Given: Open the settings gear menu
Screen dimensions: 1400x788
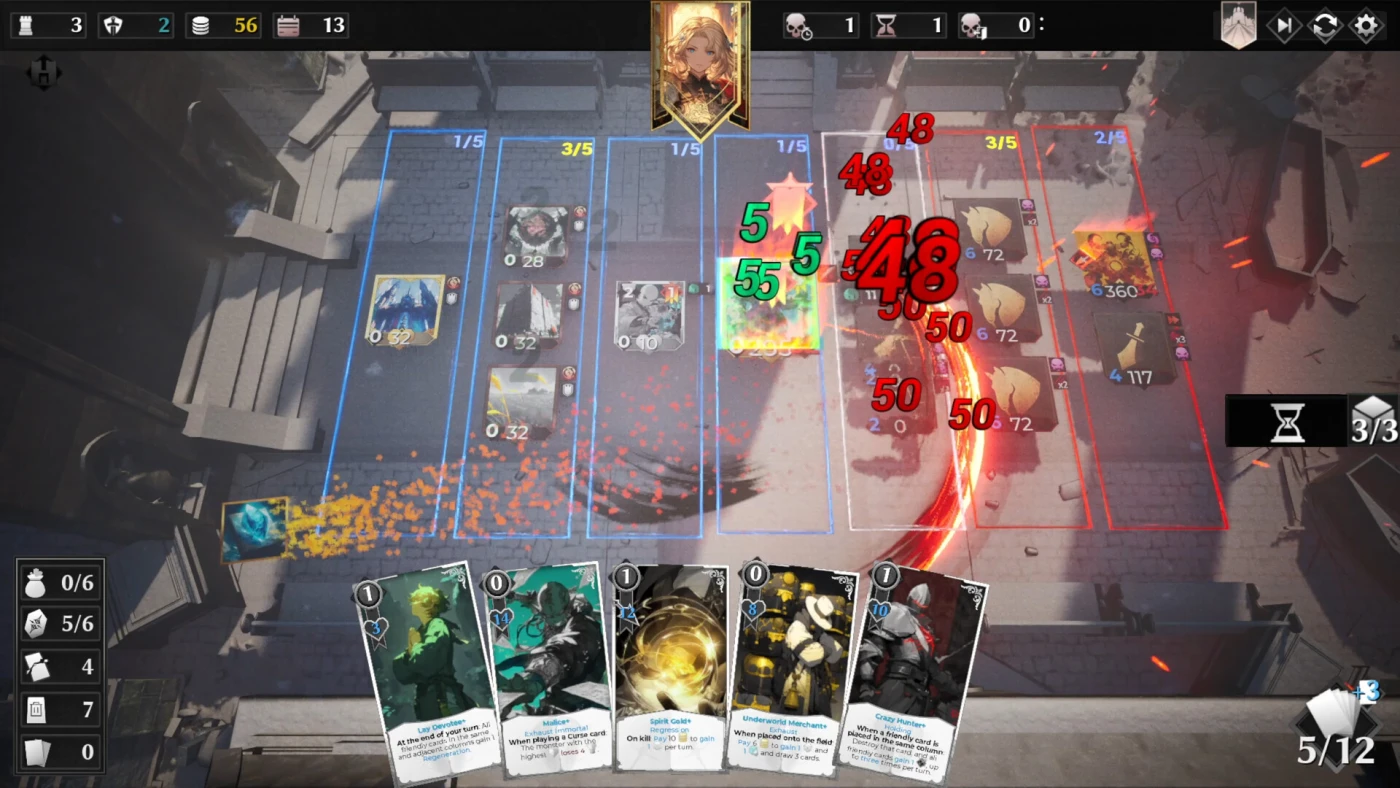Looking at the screenshot, I should [x=1366, y=26].
